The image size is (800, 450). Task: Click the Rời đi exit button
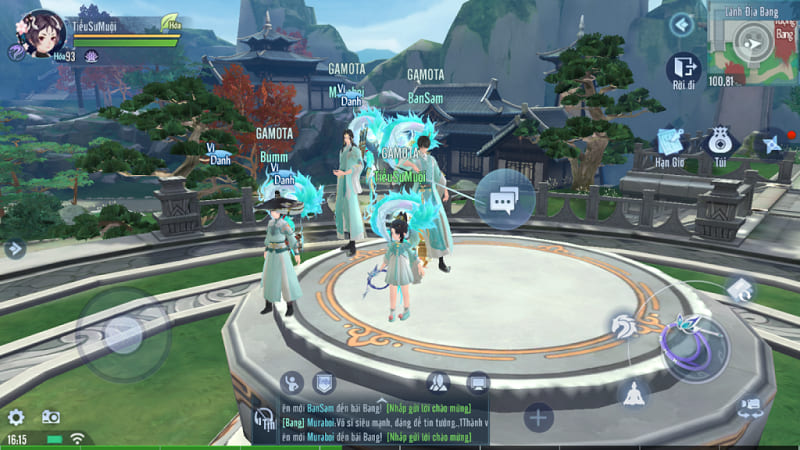click(x=685, y=68)
